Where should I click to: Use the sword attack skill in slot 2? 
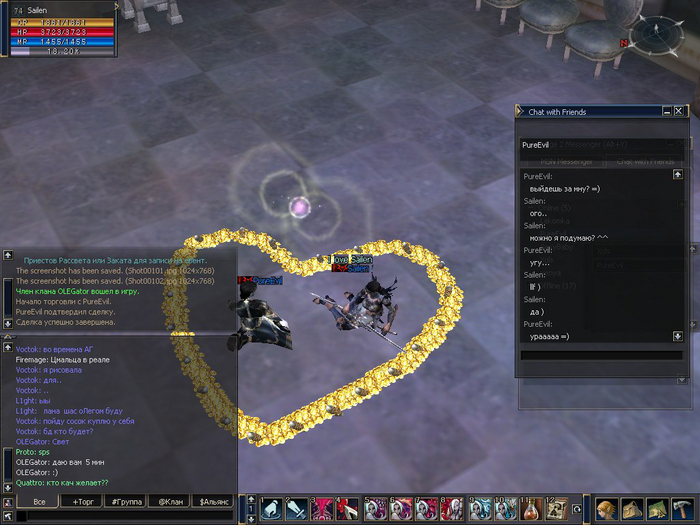296,509
